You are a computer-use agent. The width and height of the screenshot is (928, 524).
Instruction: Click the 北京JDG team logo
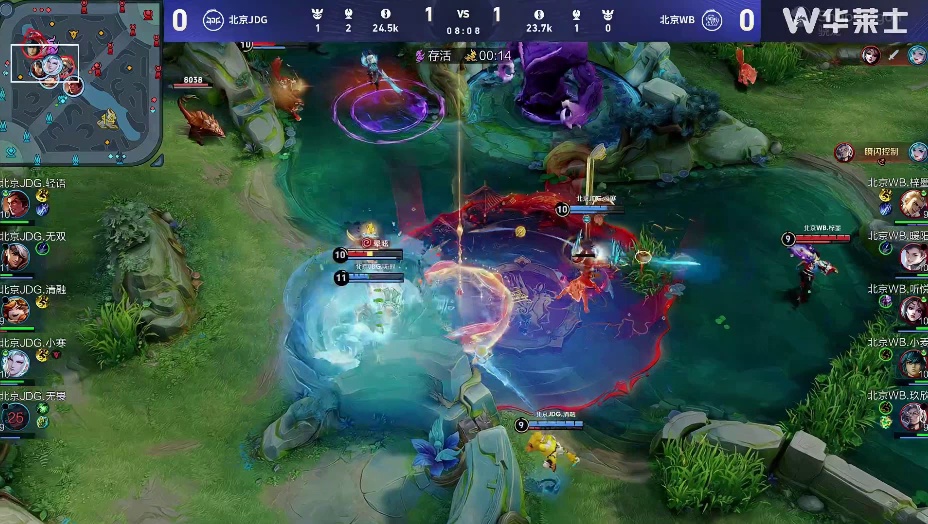pos(214,19)
